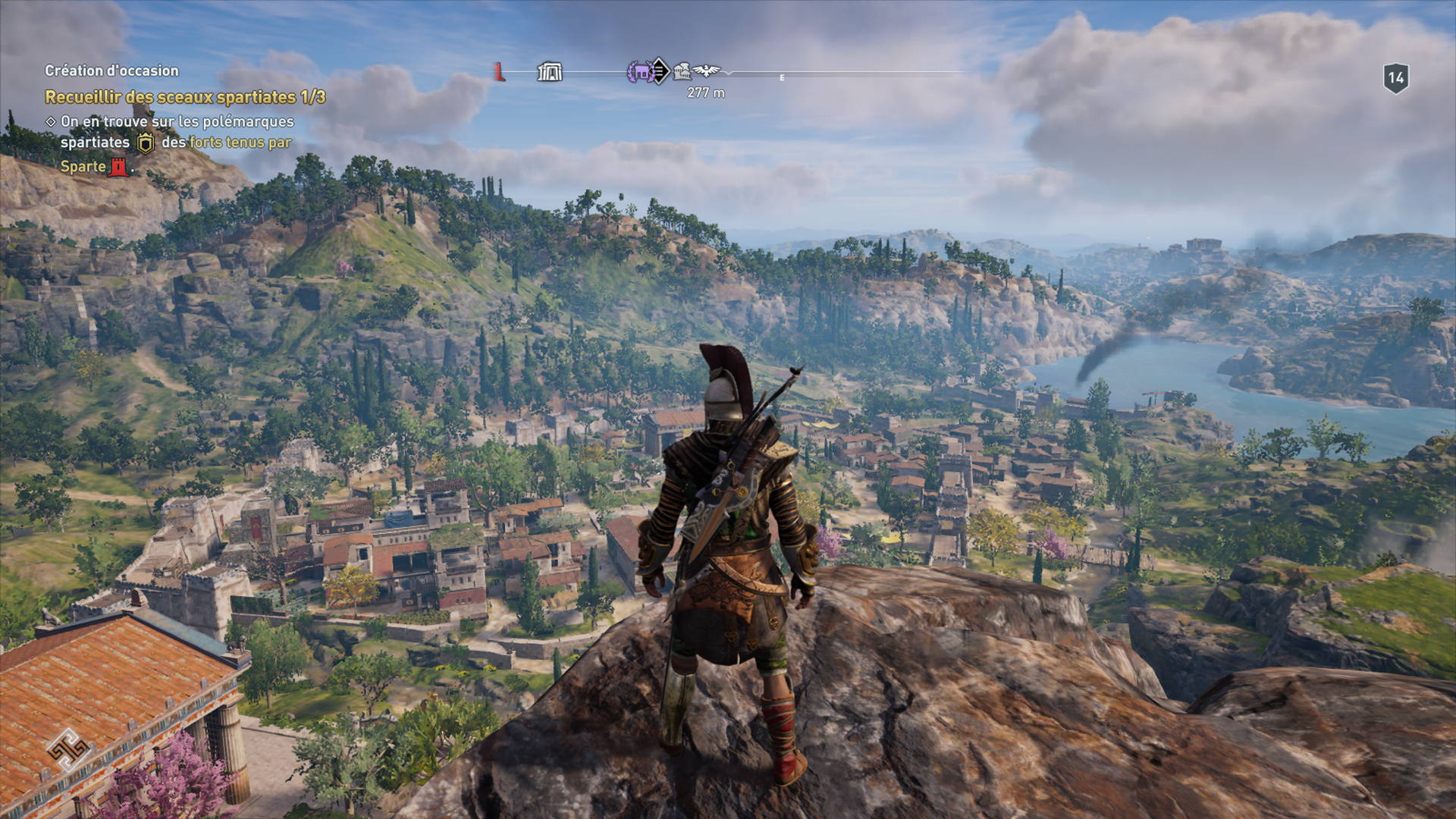
Task: Click the 'Création d'occasion' quest title
Action: [x=111, y=71]
